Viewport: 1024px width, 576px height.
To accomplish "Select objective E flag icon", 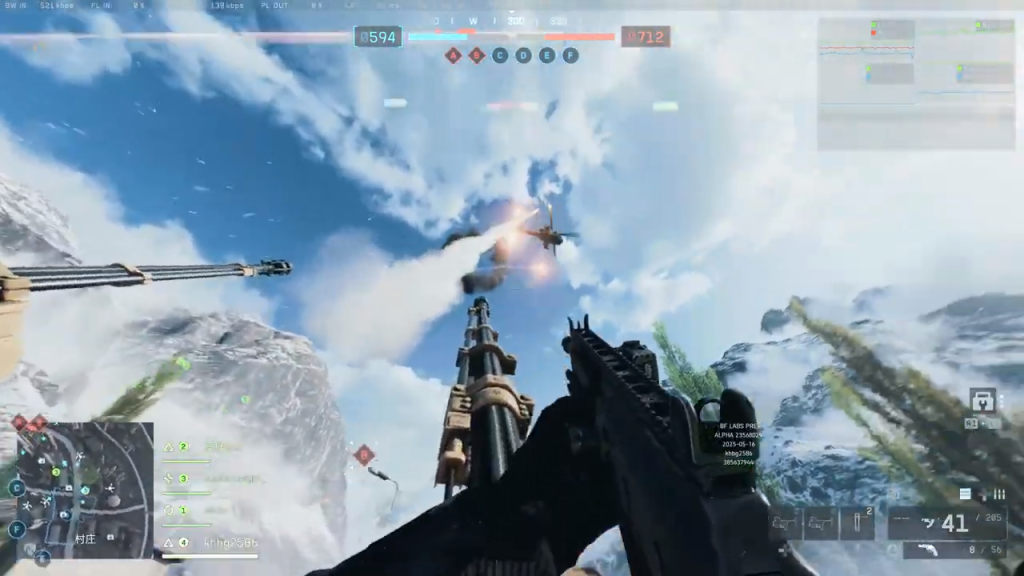I will pyautogui.click(x=547, y=56).
